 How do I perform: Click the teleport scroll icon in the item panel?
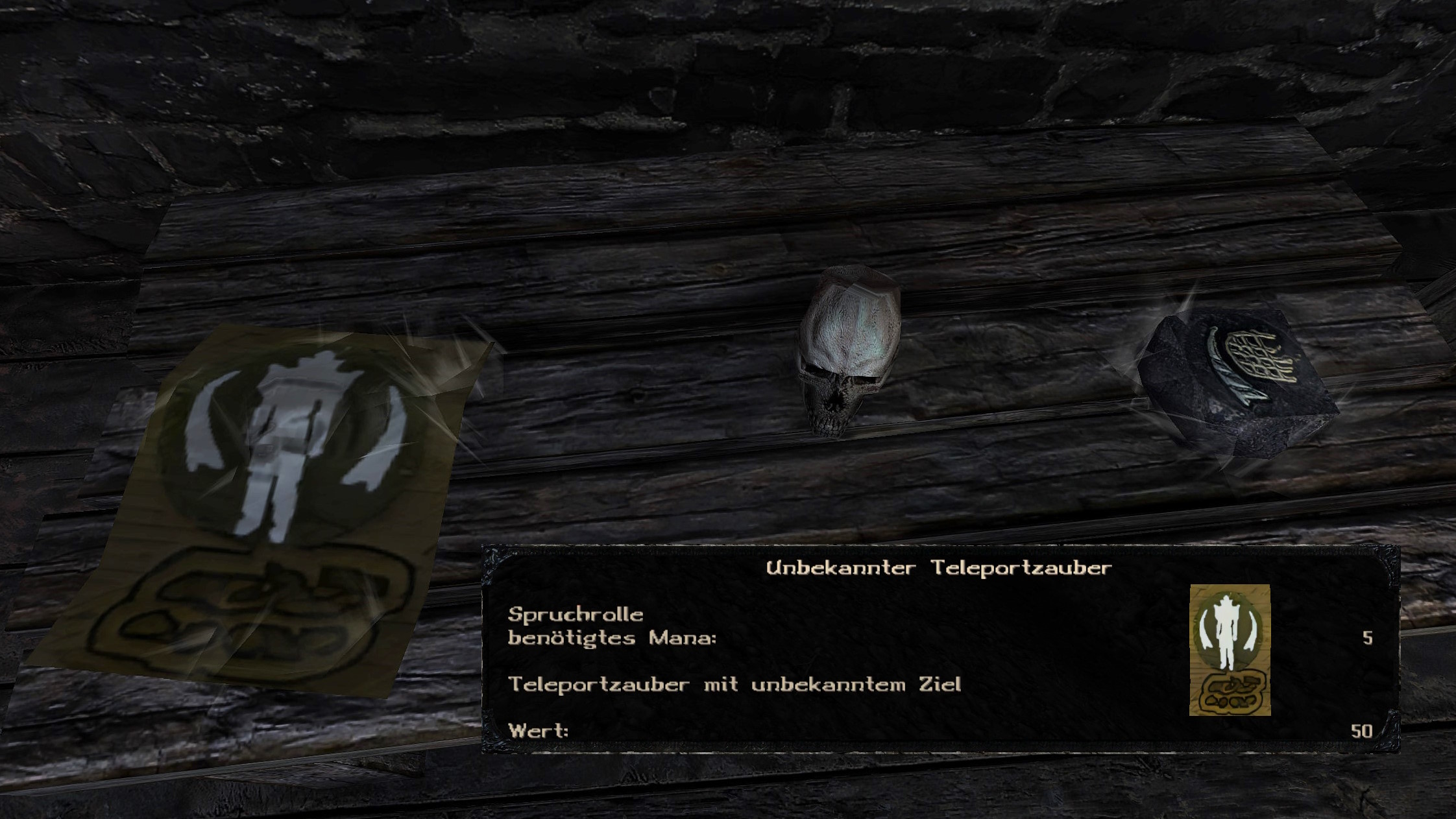point(1230,650)
